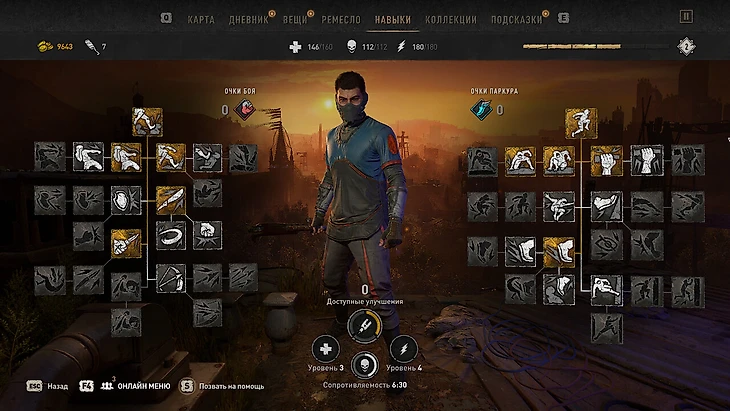Click the inhibitor injector icon
The width and height of the screenshot is (730, 411).
pos(364,325)
